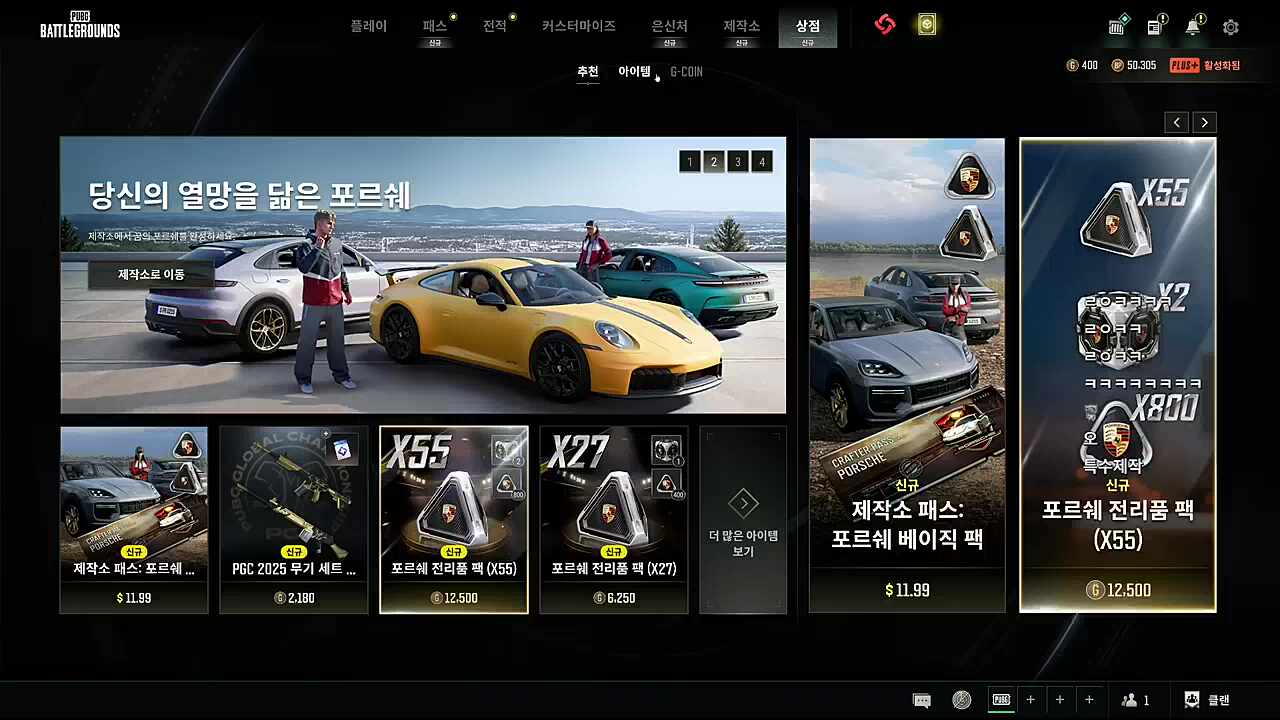Switch to the G-COIN tab
This screenshot has width=1280, height=720.
point(686,71)
